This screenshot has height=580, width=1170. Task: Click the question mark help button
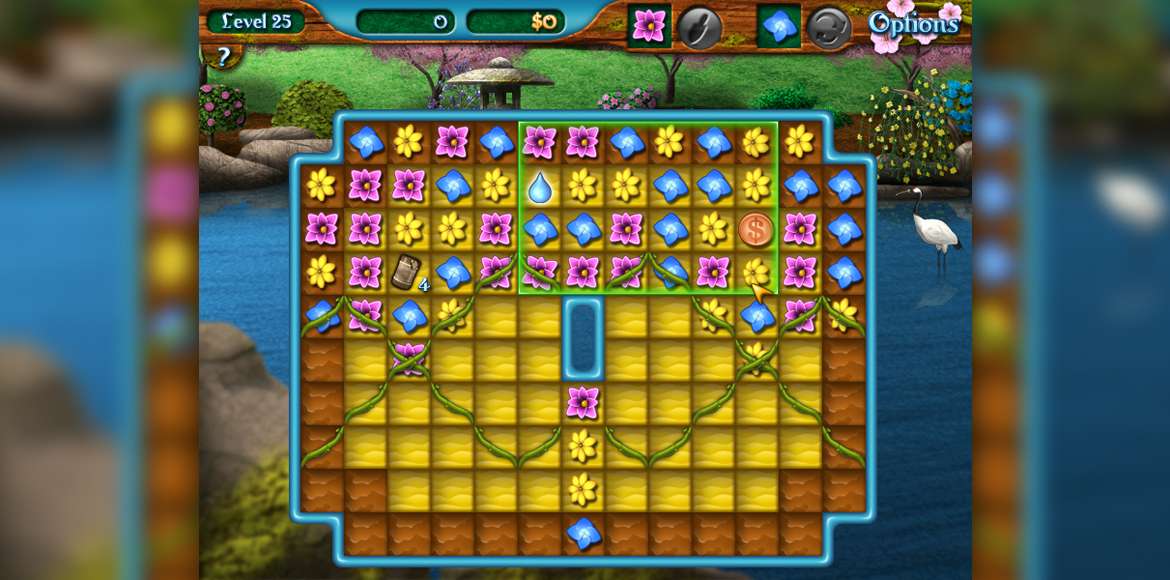223,57
